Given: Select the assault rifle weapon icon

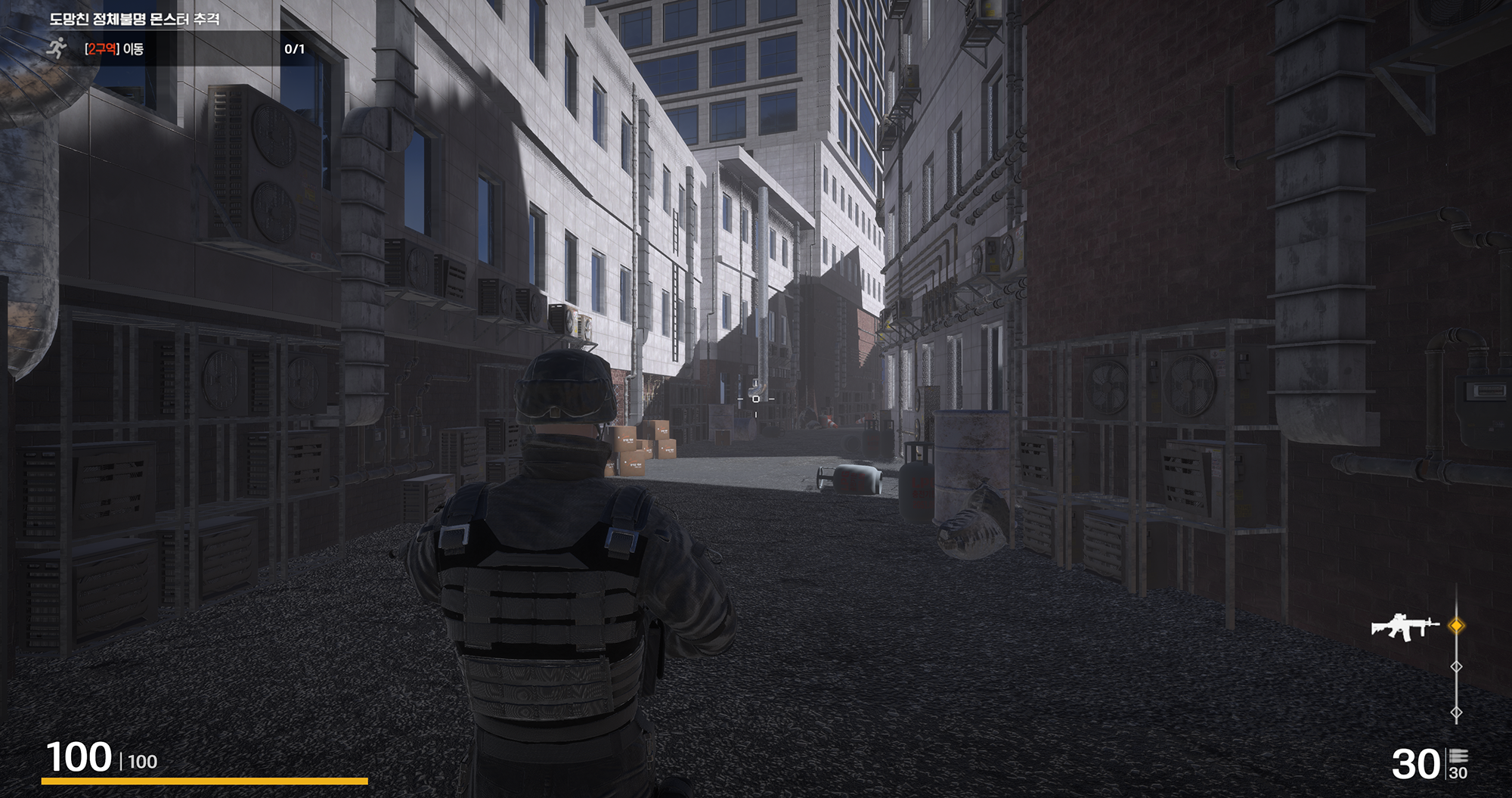Looking at the screenshot, I should (x=1405, y=627).
